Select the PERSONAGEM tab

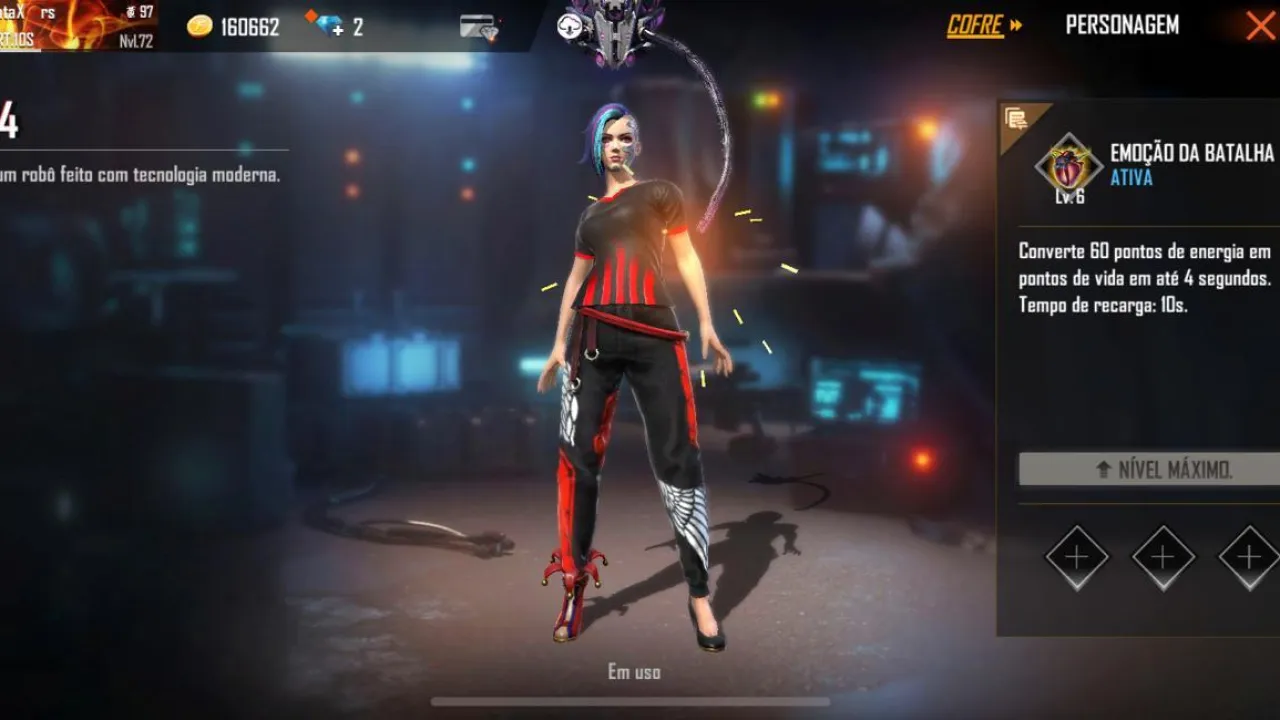[1122, 25]
